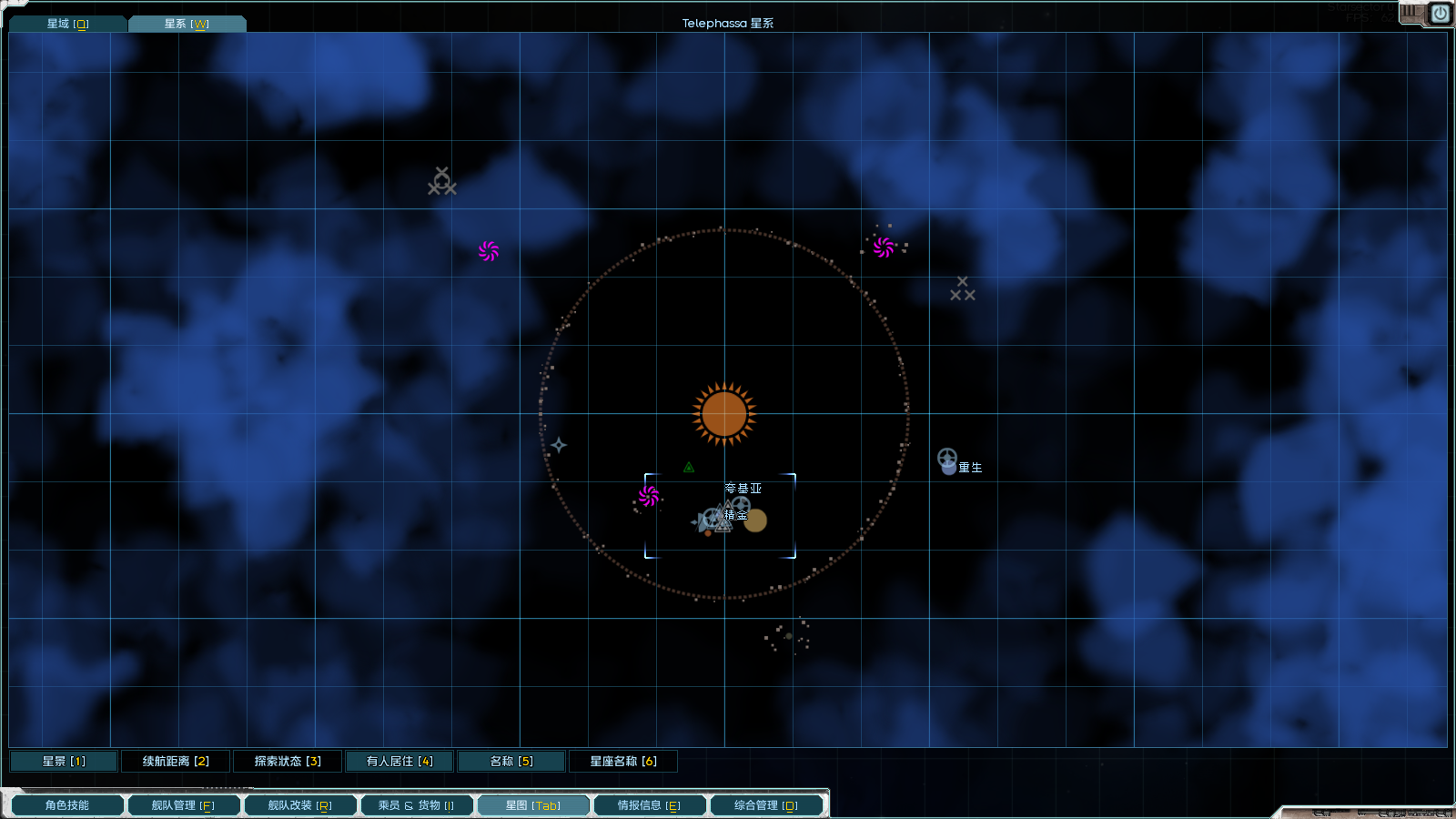Select the 星图 map tab
Image resolution: width=1456 pixels, height=819 pixels.
[x=532, y=805]
